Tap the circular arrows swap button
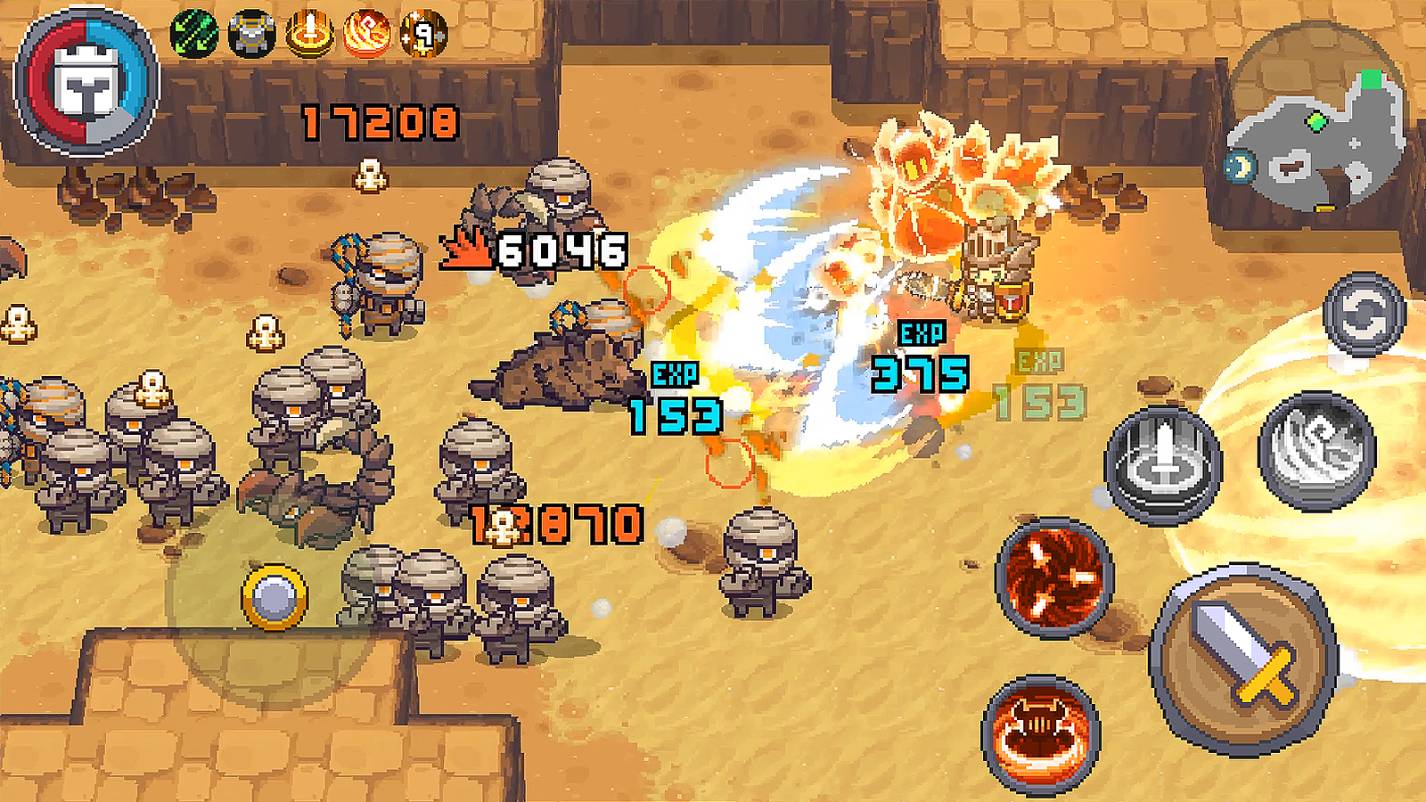This screenshot has width=1426, height=802. pyautogui.click(x=1364, y=314)
